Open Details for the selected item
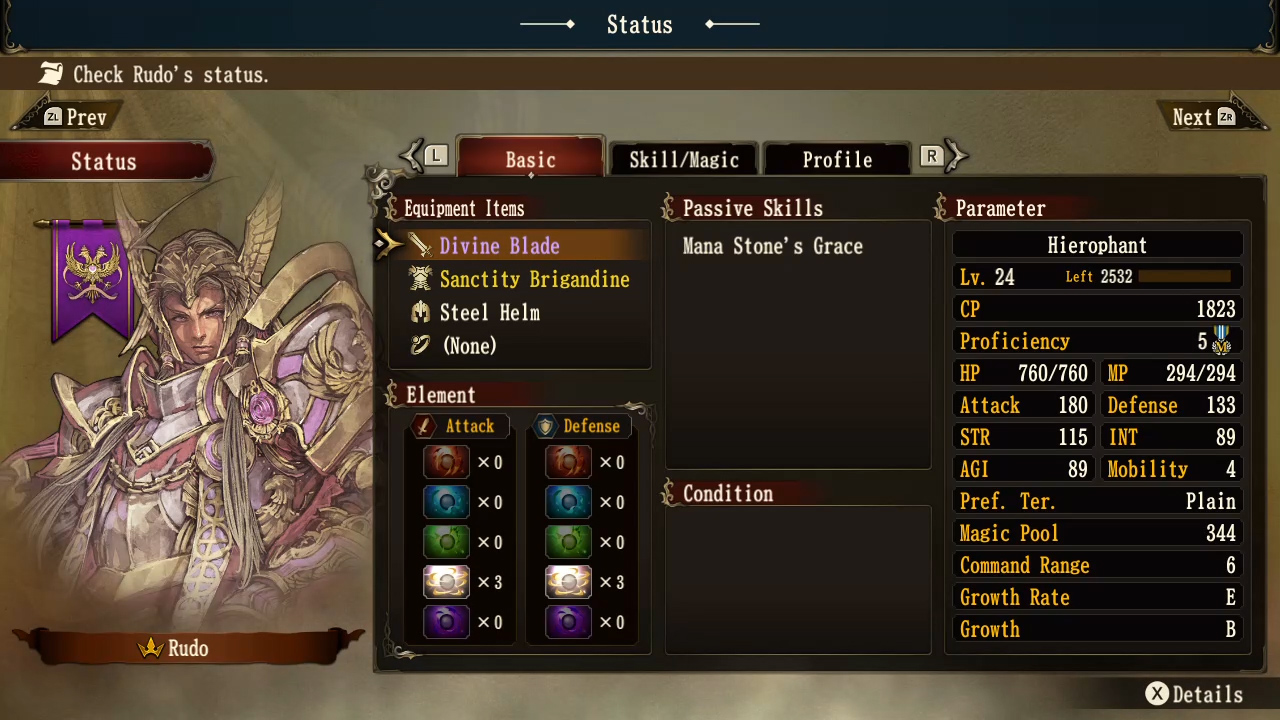Image resolution: width=1280 pixels, height=720 pixels. click(x=1194, y=694)
